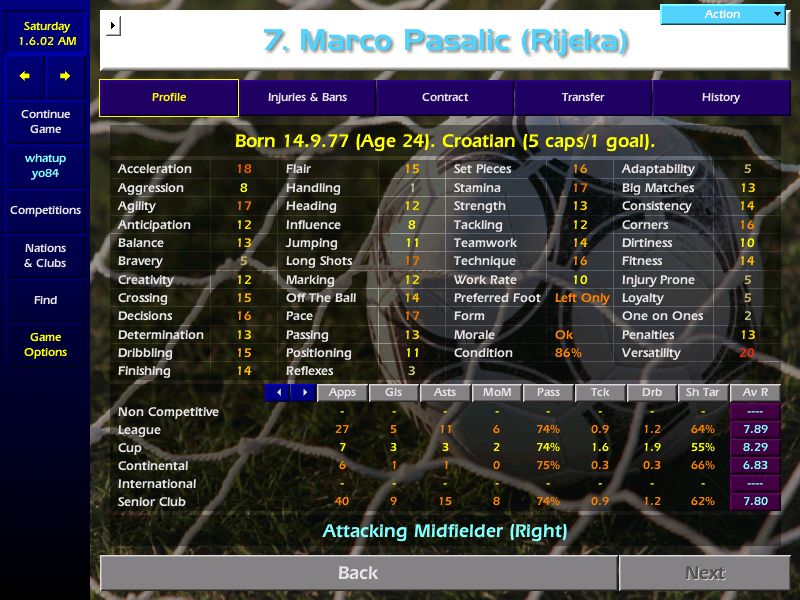Switch to the Injuries & Bans tab

coord(307,97)
